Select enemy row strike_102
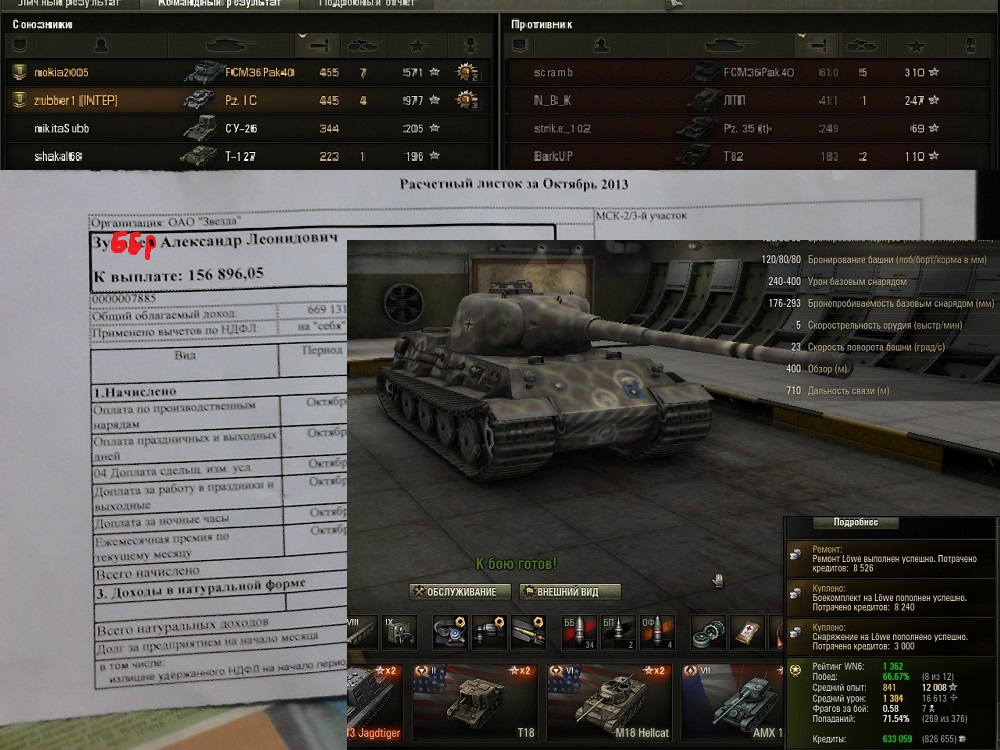The width and height of the screenshot is (1000, 750). [740, 129]
